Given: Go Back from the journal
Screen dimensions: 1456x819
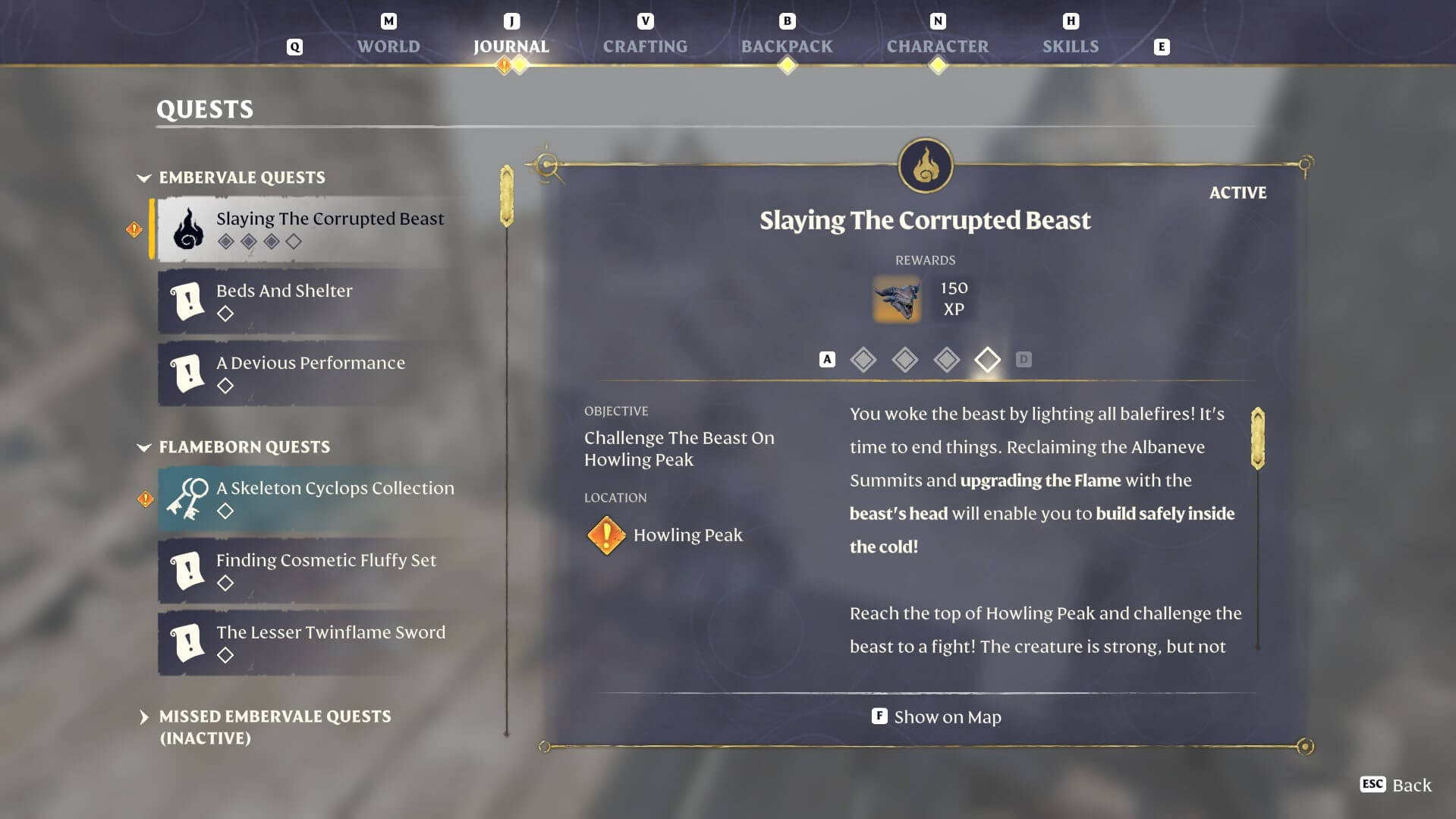Looking at the screenshot, I should [x=1396, y=785].
